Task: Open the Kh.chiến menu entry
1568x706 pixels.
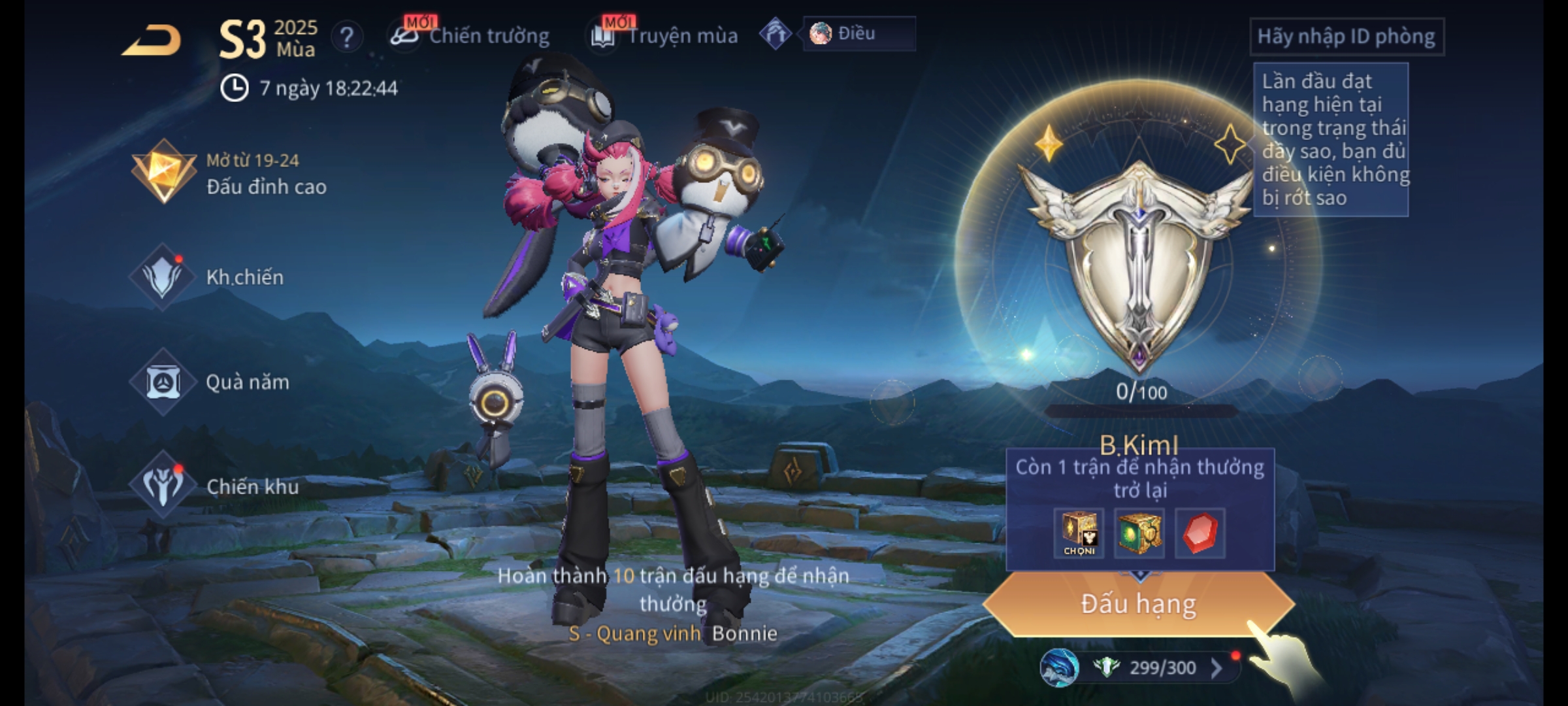Action: tap(209, 277)
